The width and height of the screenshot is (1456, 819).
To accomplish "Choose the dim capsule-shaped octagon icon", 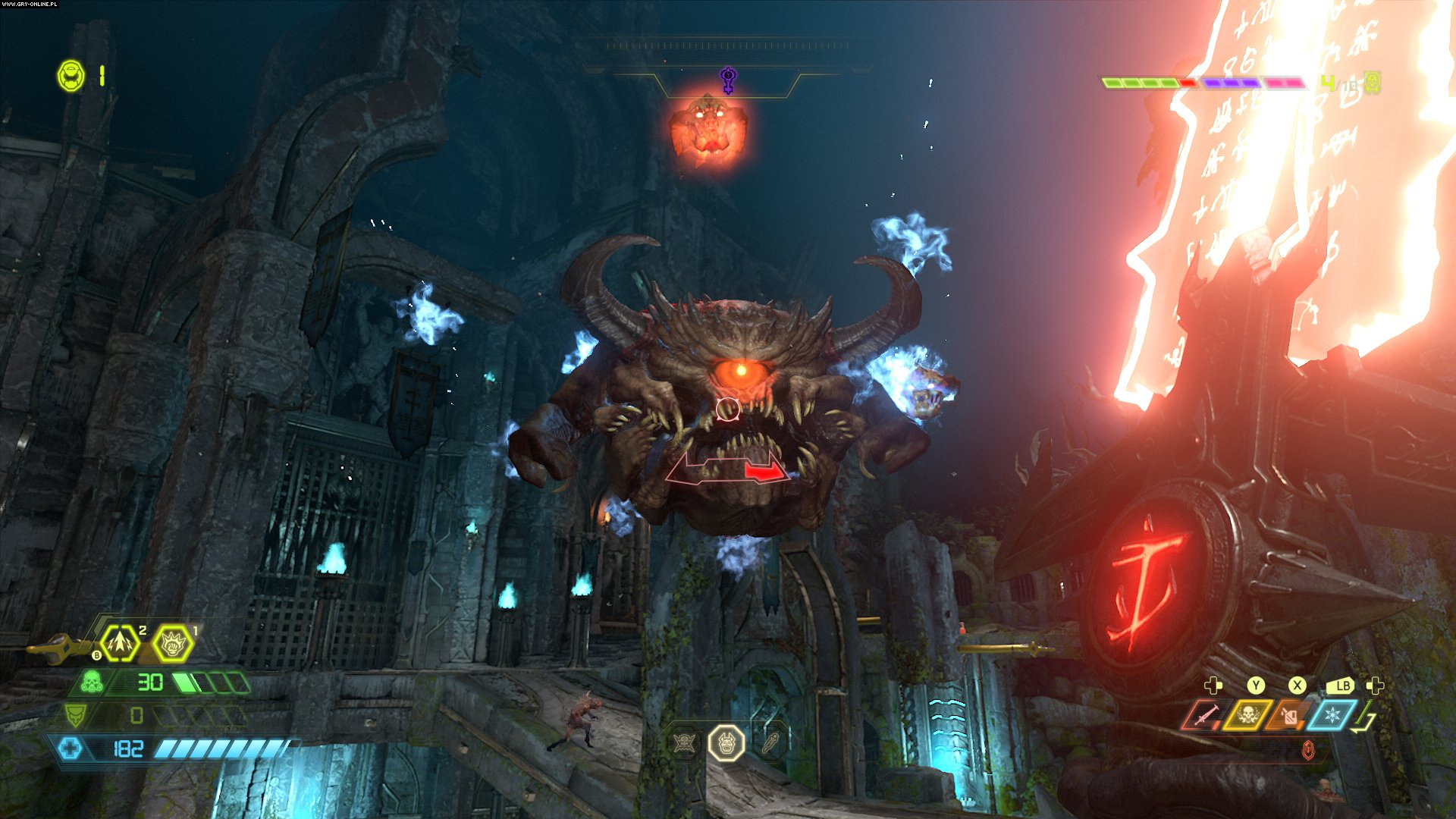I will (771, 743).
